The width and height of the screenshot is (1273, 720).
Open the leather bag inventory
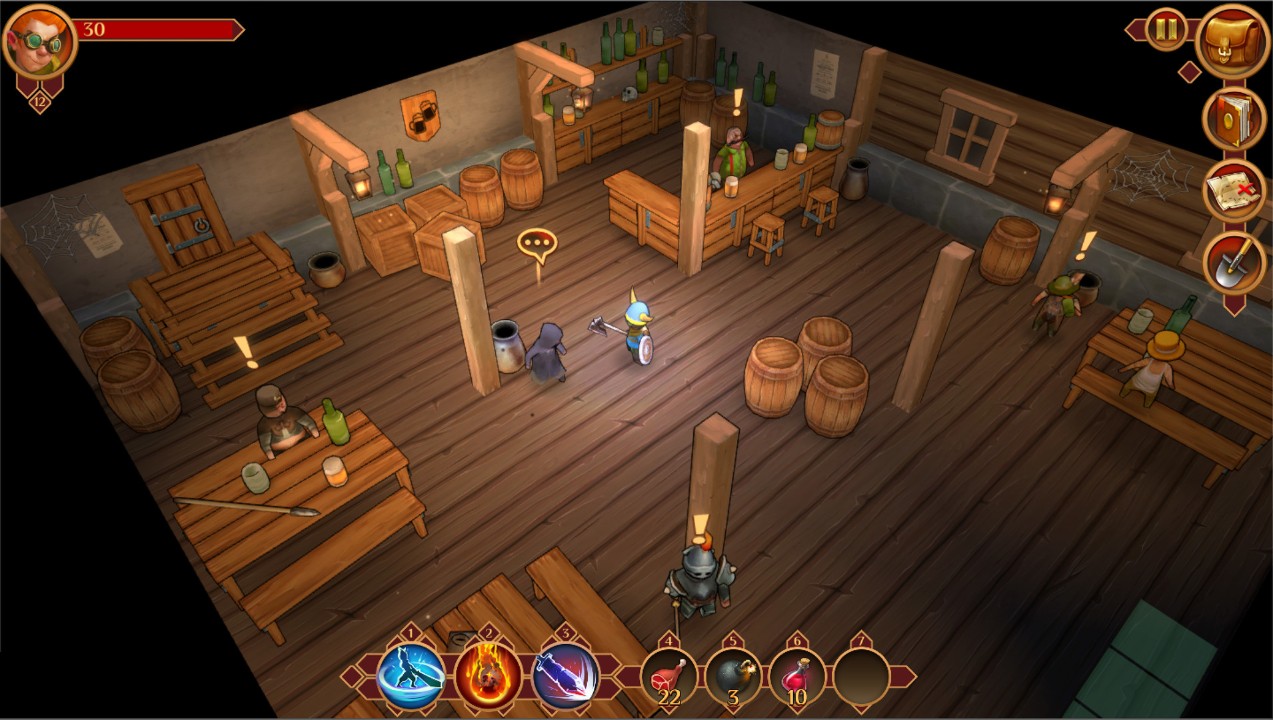tap(1233, 41)
